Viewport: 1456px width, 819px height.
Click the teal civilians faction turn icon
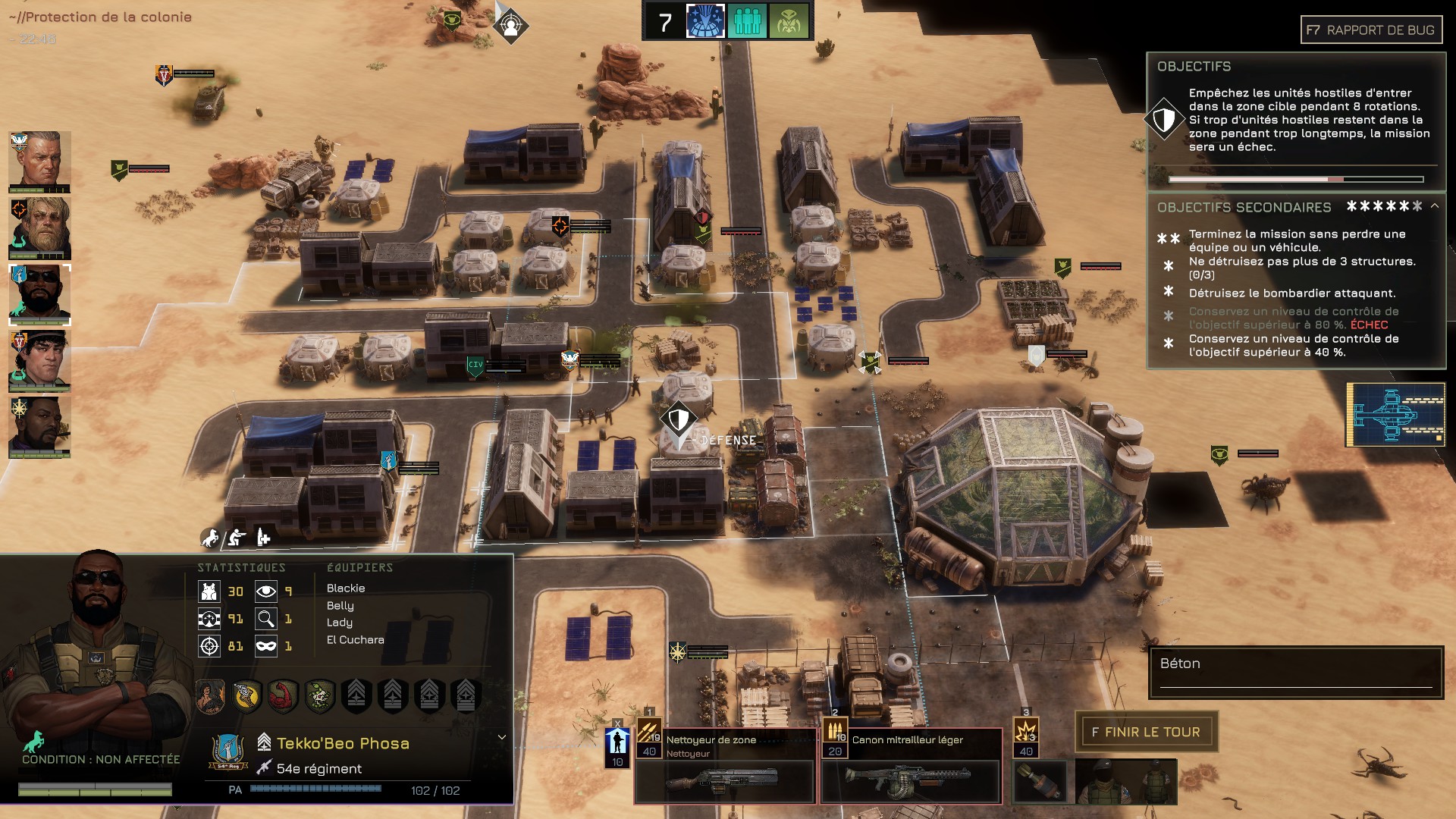[x=747, y=22]
